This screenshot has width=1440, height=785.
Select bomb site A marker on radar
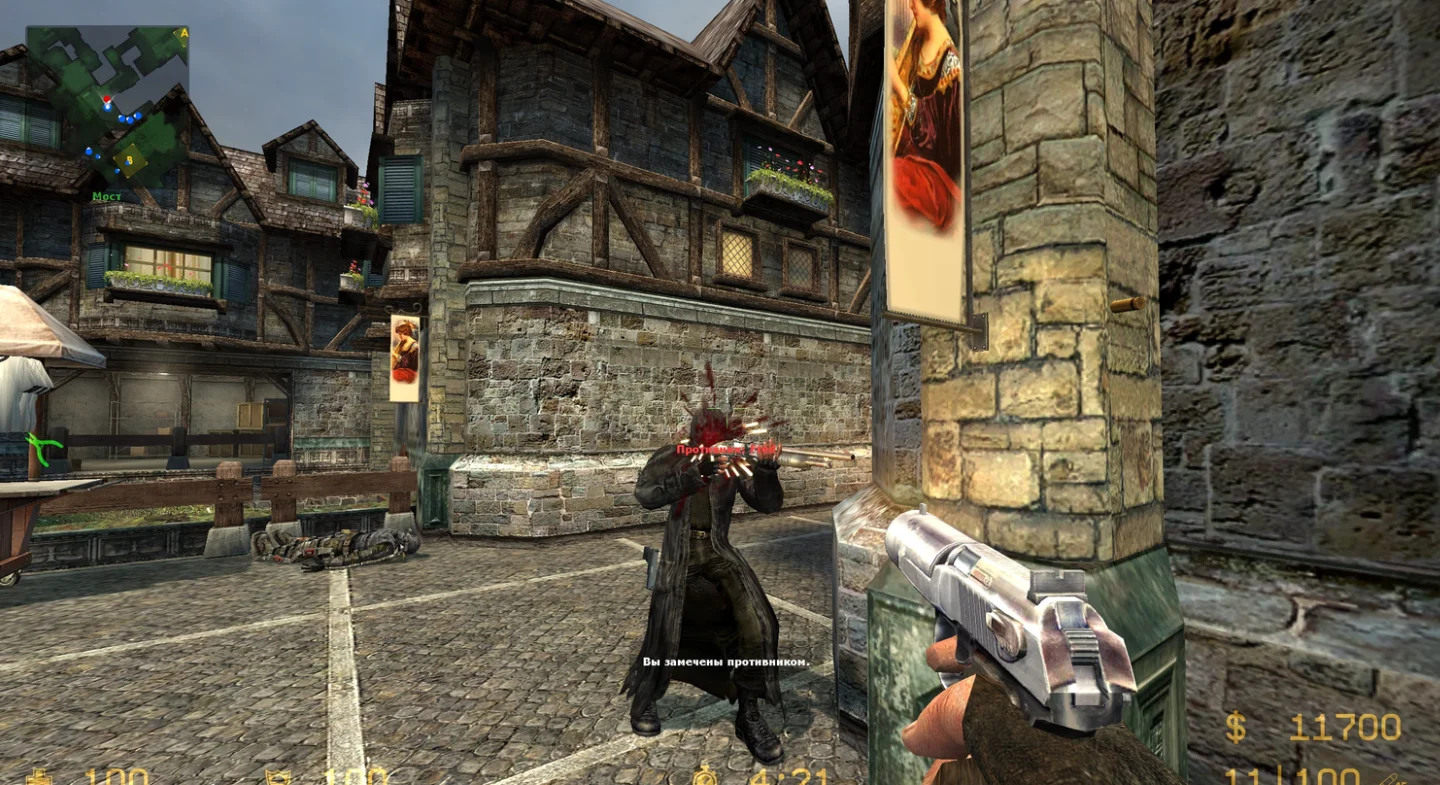pos(182,34)
